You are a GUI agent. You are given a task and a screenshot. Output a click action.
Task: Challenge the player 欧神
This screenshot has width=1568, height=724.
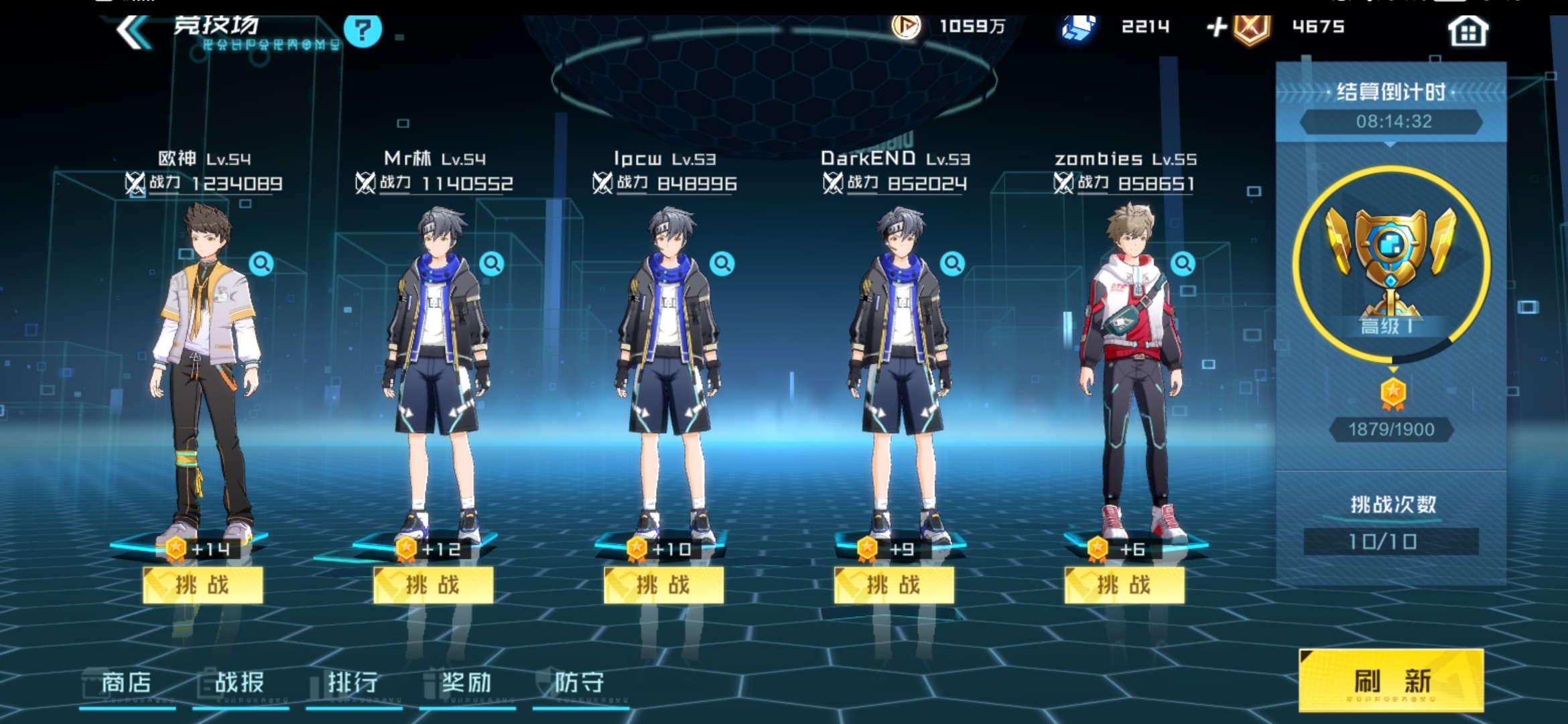[x=202, y=585]
